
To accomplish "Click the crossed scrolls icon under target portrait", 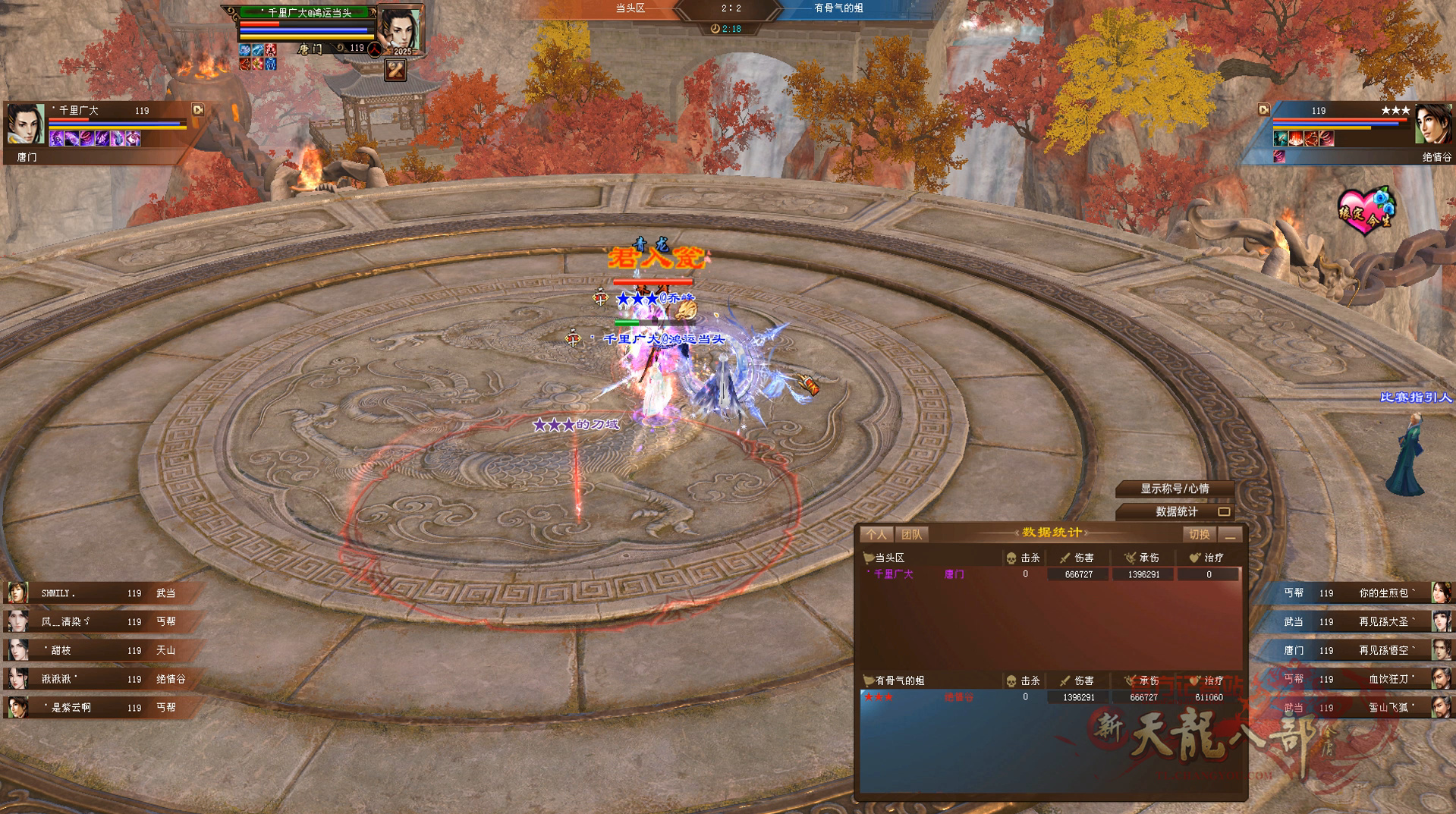I will [x=395, y=71].
